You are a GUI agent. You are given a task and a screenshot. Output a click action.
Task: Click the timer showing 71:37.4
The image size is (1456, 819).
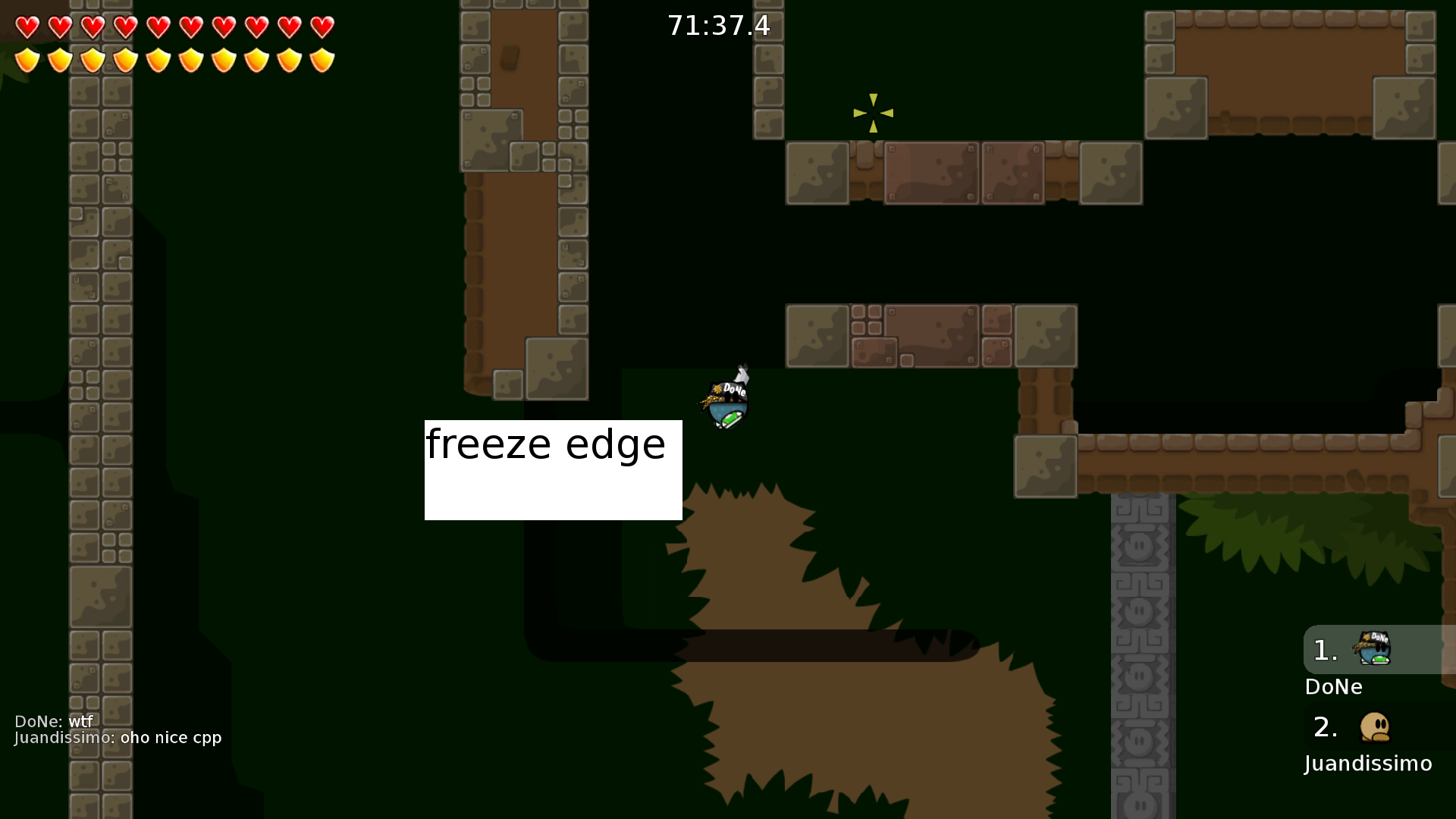719,25
